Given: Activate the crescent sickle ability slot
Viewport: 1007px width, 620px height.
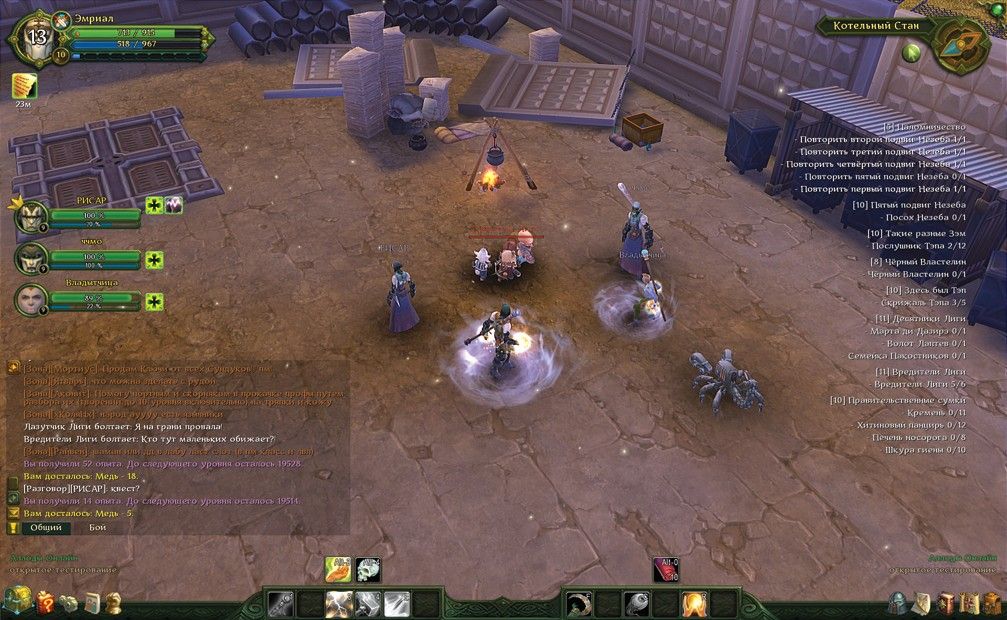Looking at the screenshot, I should click(579, 604).
